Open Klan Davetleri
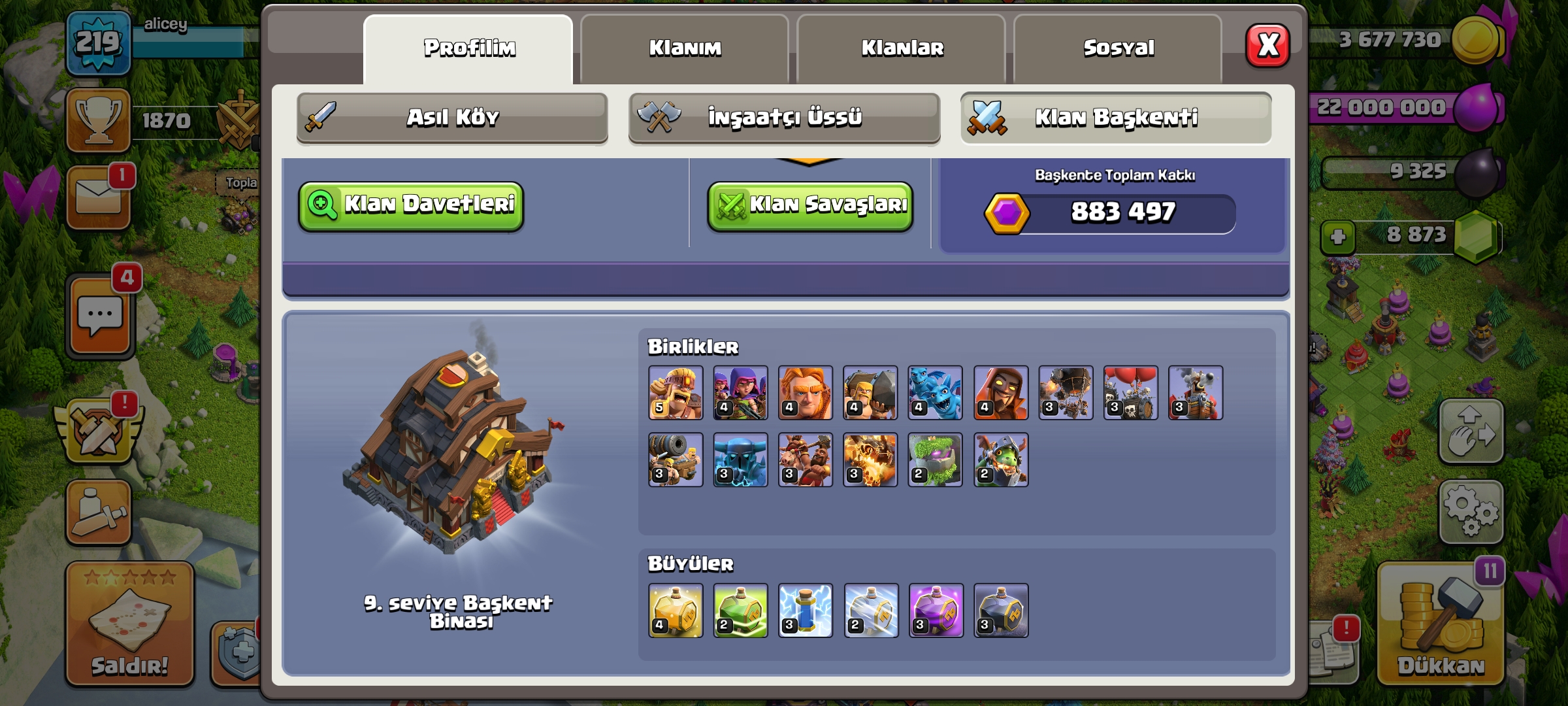 coord(412,206)
